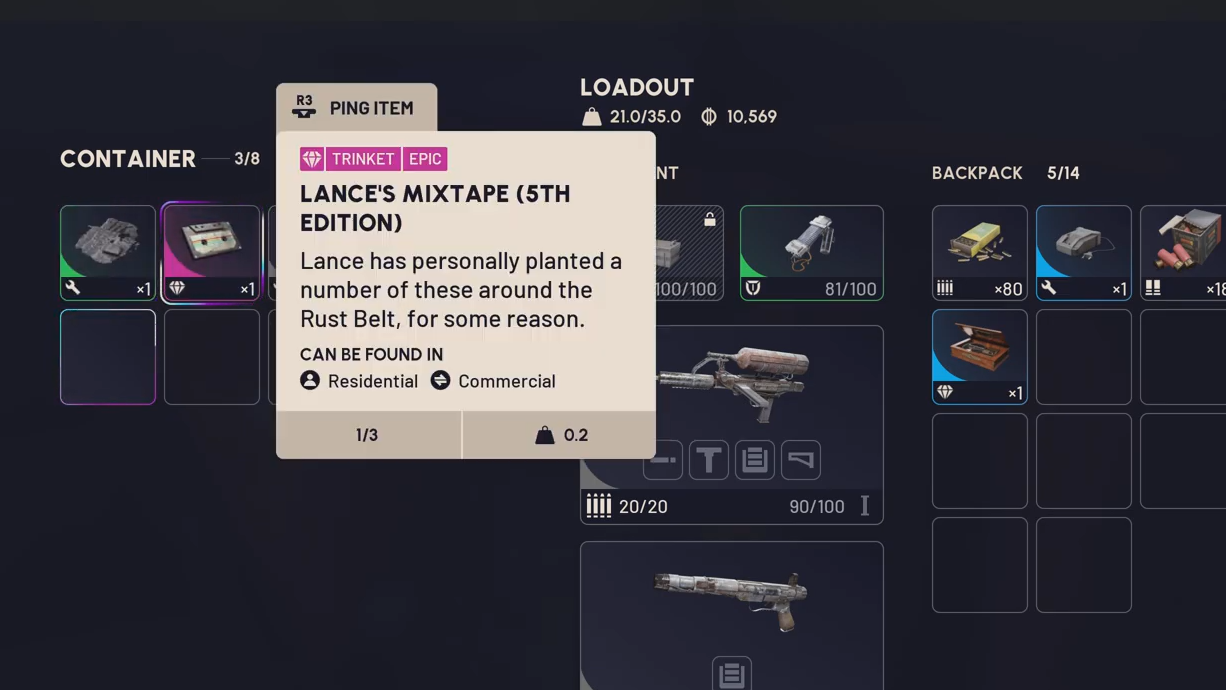Select the equipped shield showing 81/100
Image resolution: width=1226 pixels, height=690 pixels.
[x=811, y=252]
